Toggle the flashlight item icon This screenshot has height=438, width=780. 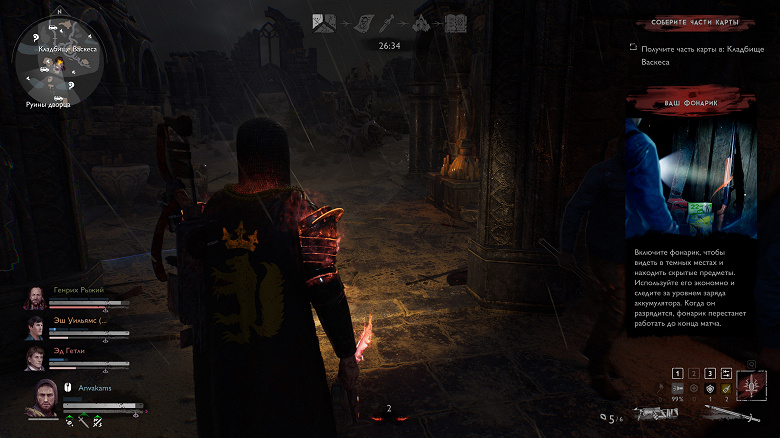tap(678, 388)
